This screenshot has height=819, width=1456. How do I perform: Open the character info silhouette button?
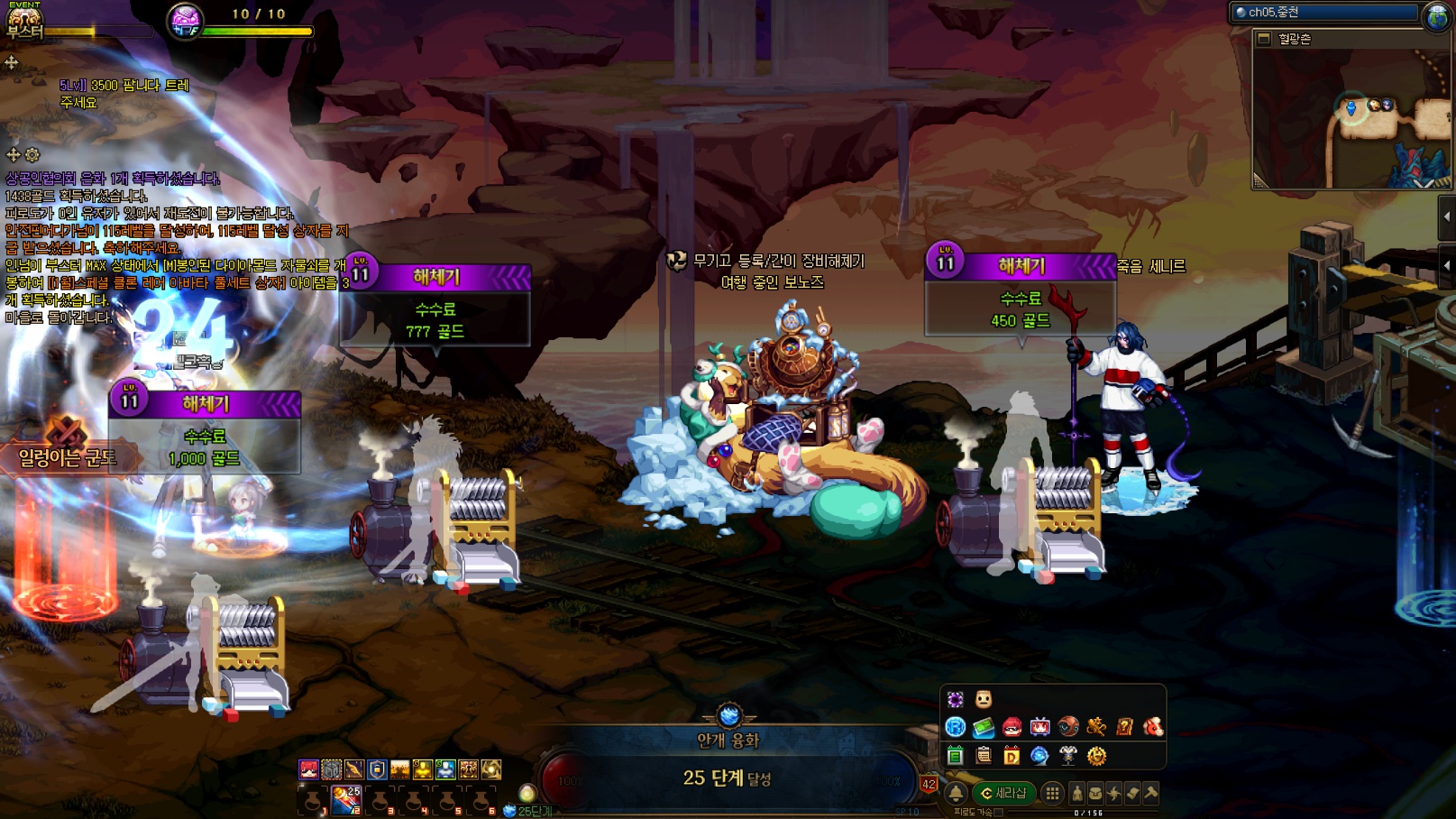pos(1076,793)
